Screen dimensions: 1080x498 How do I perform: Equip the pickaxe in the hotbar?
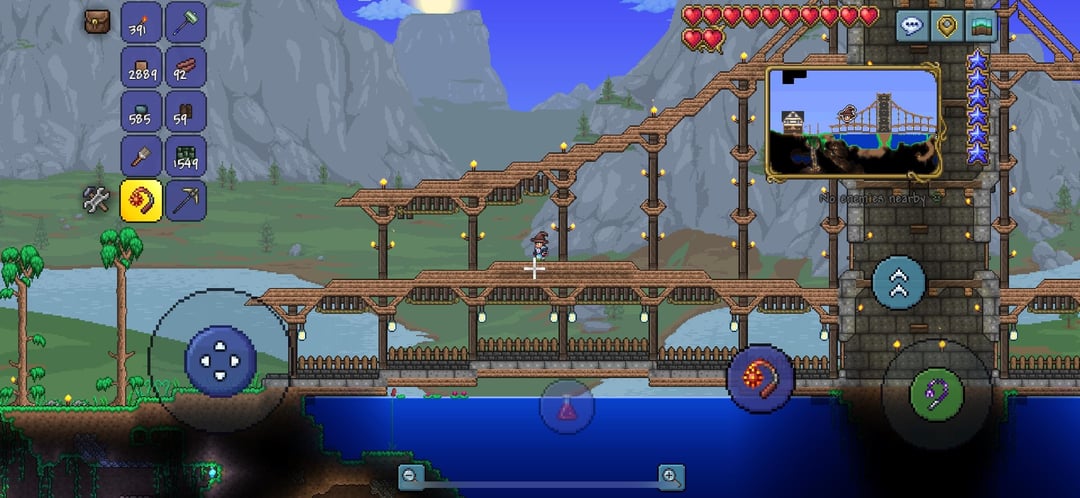pyautogui.click(x=185, y=200)
